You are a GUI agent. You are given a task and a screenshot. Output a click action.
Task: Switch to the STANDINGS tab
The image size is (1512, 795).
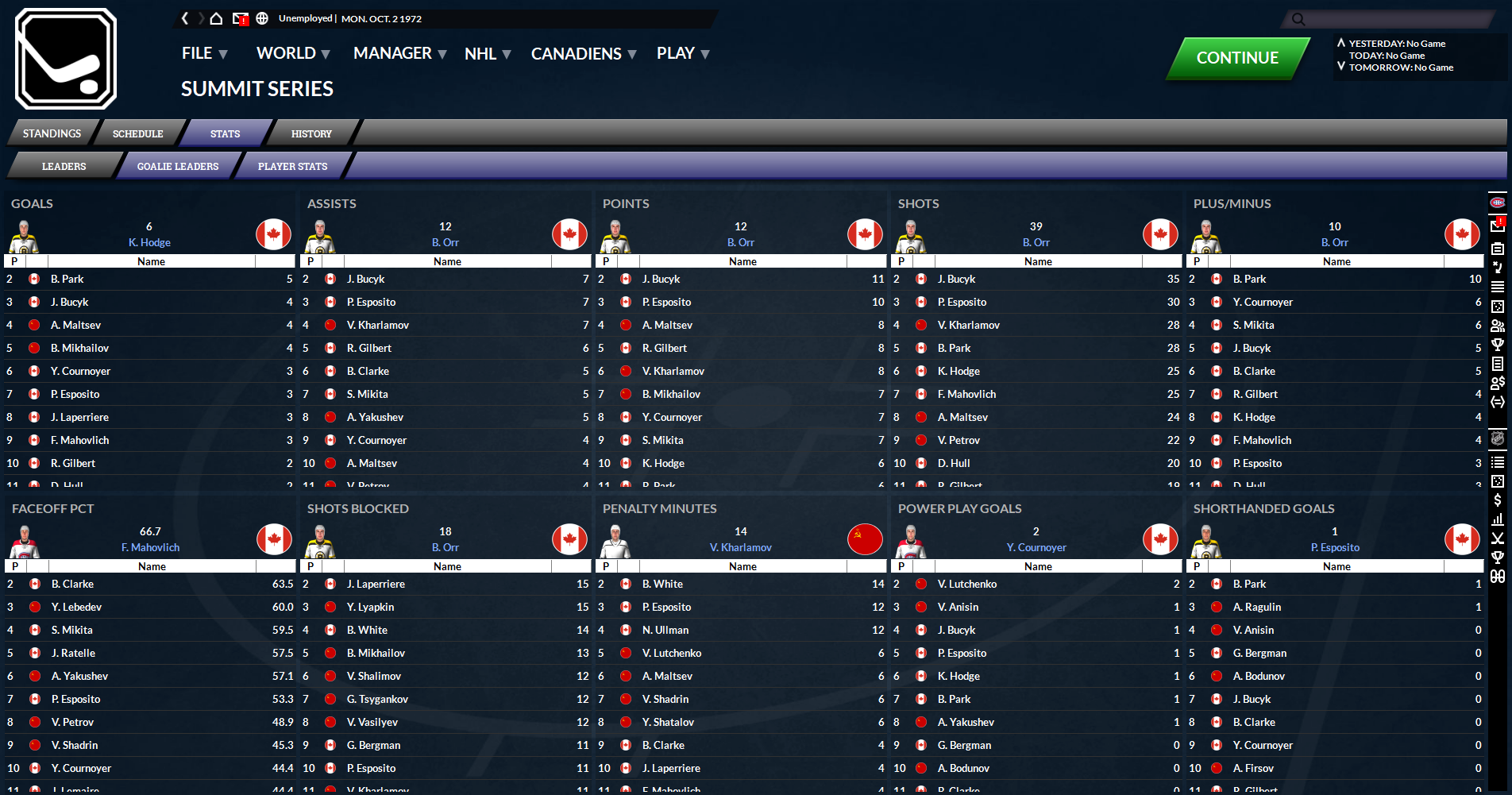(52, 133)
